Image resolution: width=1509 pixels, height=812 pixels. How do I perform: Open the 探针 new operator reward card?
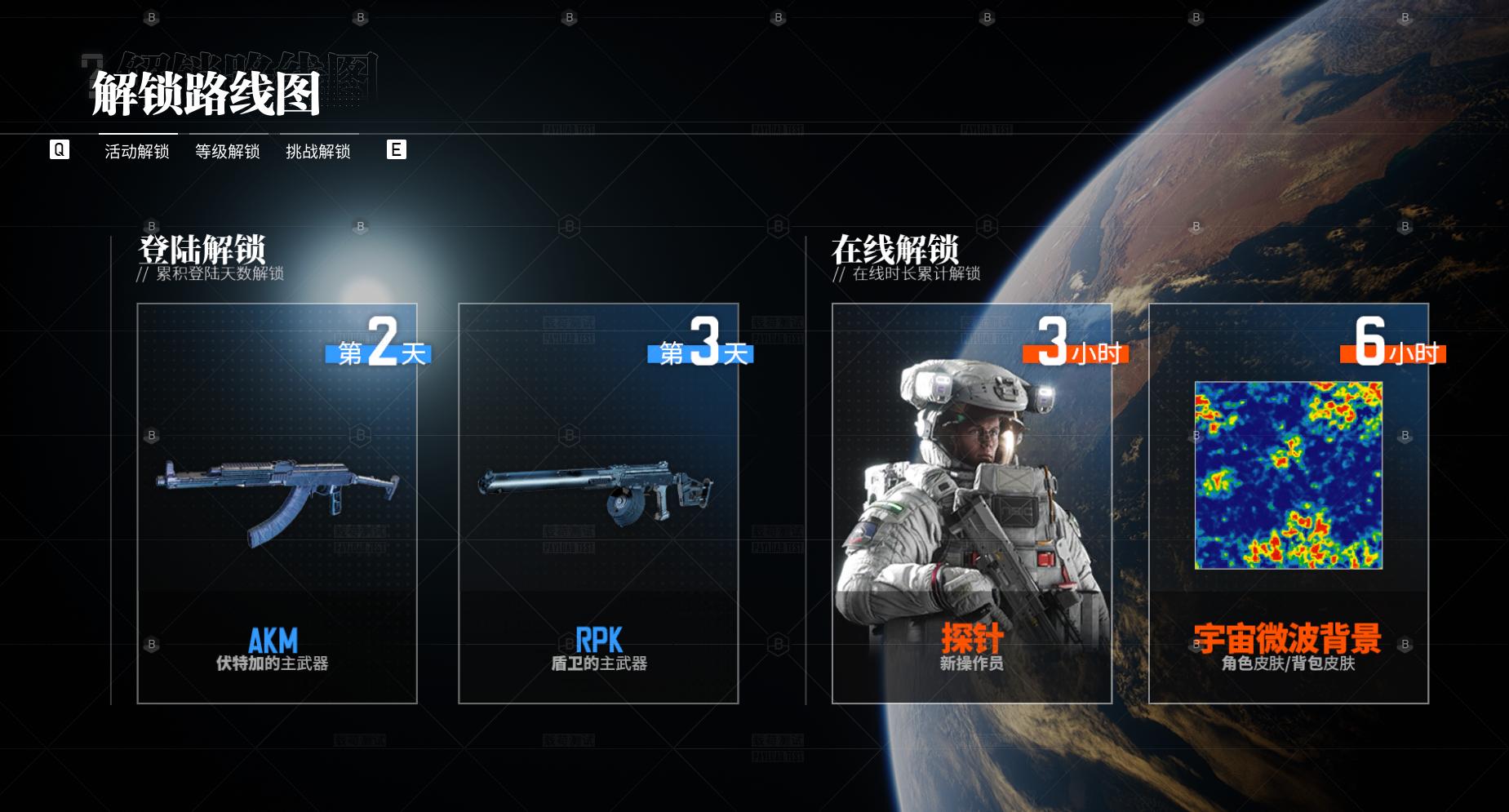coord(971,504)
